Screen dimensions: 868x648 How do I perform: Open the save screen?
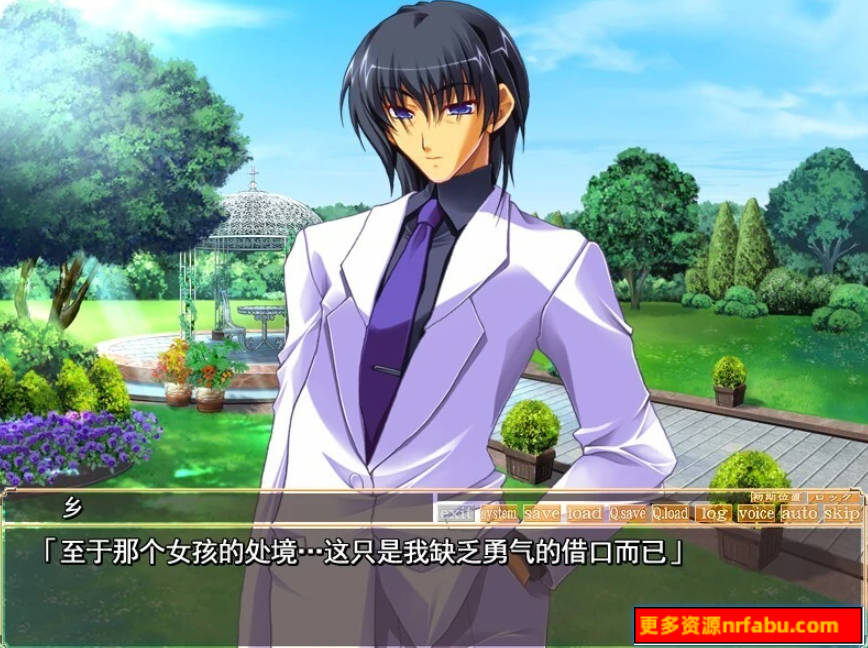pyautogui.click(x=542, y=513)
